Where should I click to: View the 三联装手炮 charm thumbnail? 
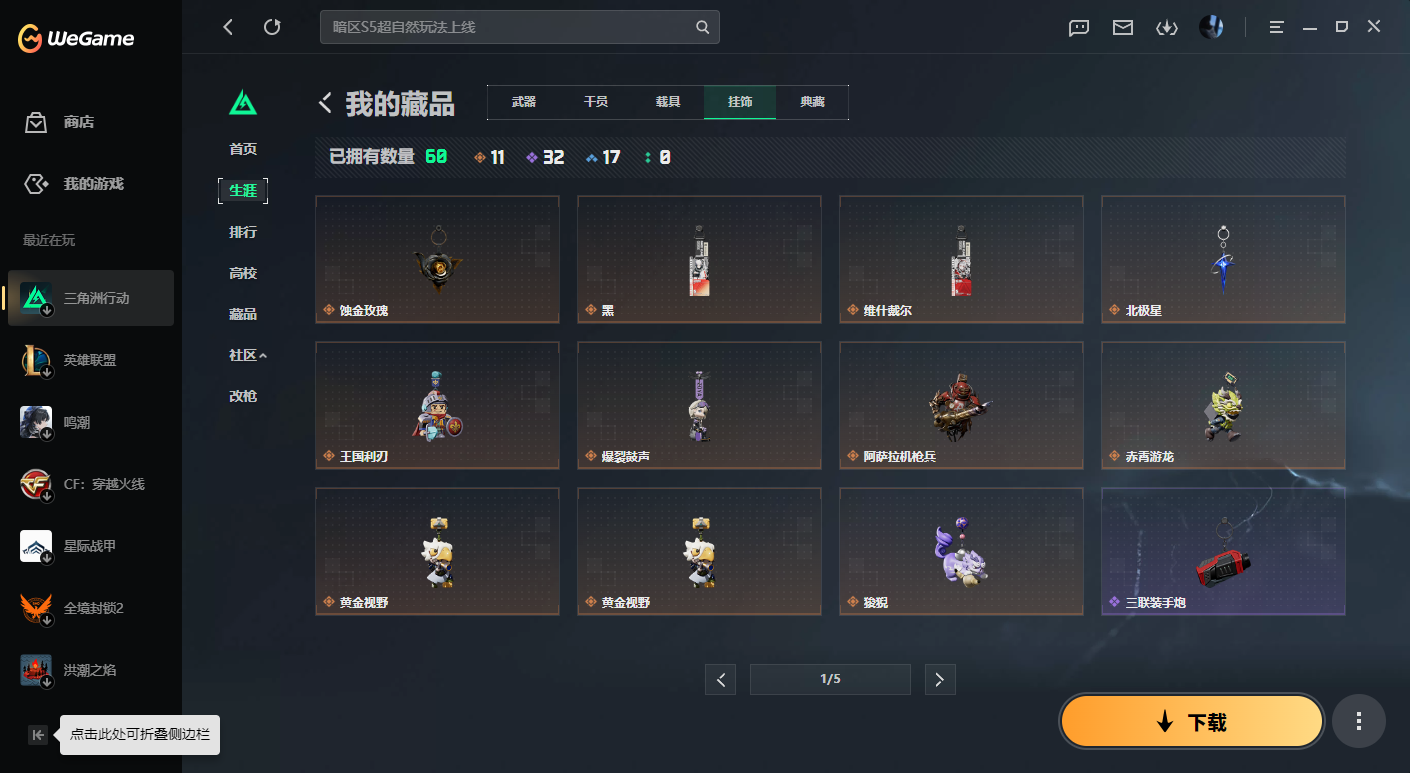tap(1222, 550)
